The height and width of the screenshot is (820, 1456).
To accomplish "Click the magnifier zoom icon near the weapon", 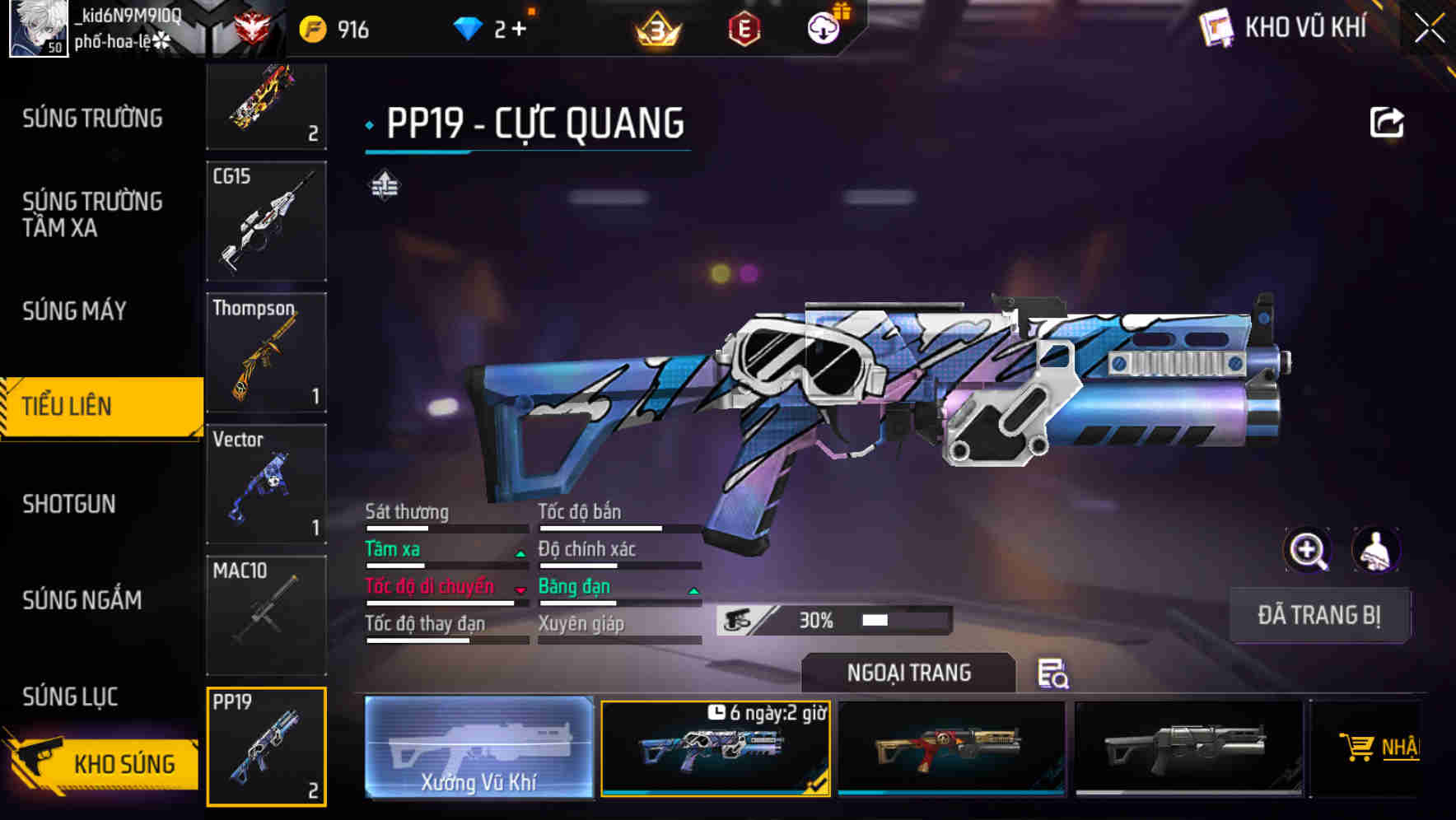I will tap(1308, 550).
